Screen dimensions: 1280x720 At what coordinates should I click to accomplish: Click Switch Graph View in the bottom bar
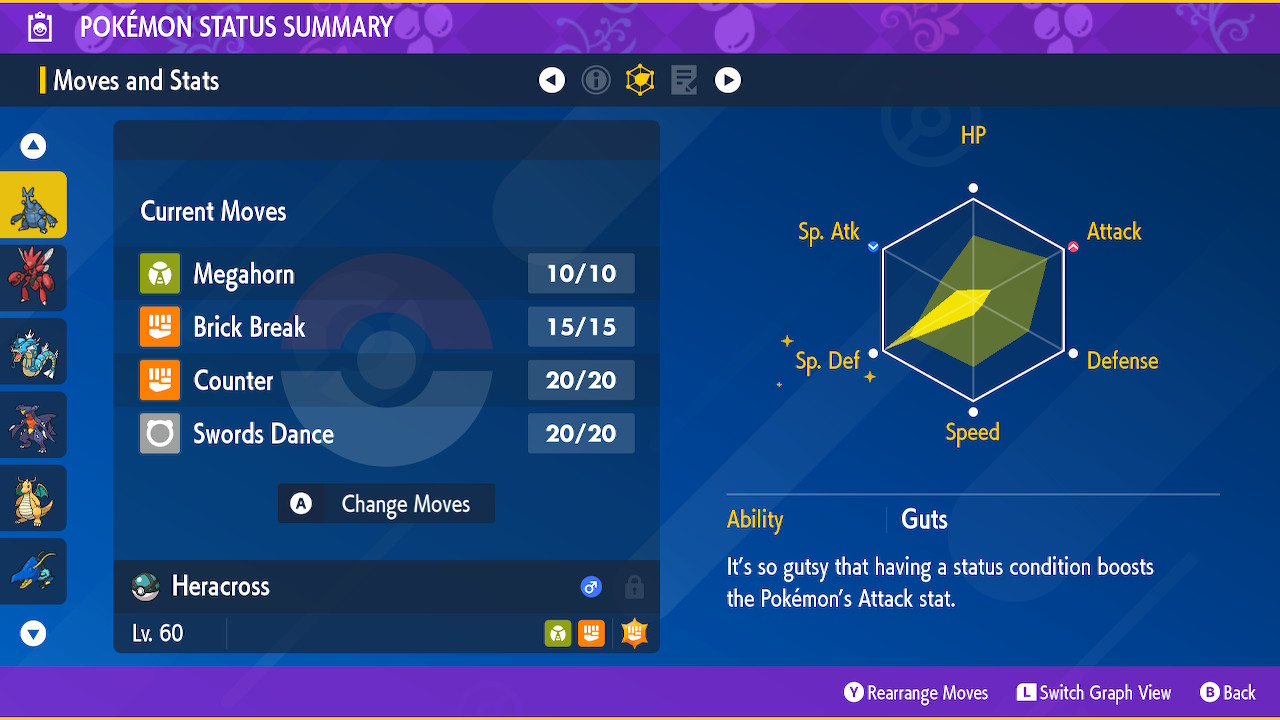pos(1094,692)
